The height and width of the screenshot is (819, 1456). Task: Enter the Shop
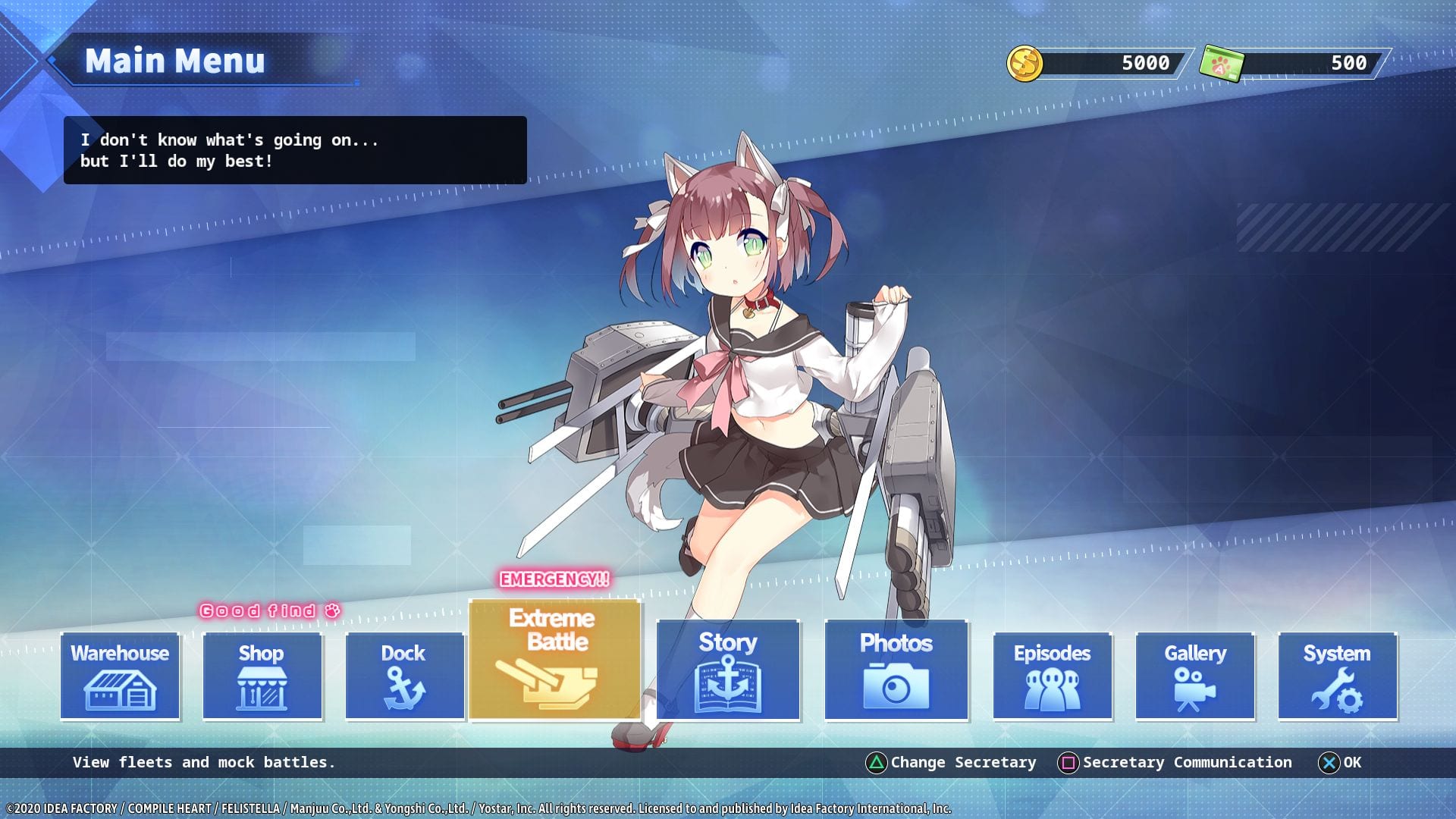pos(262,676)
